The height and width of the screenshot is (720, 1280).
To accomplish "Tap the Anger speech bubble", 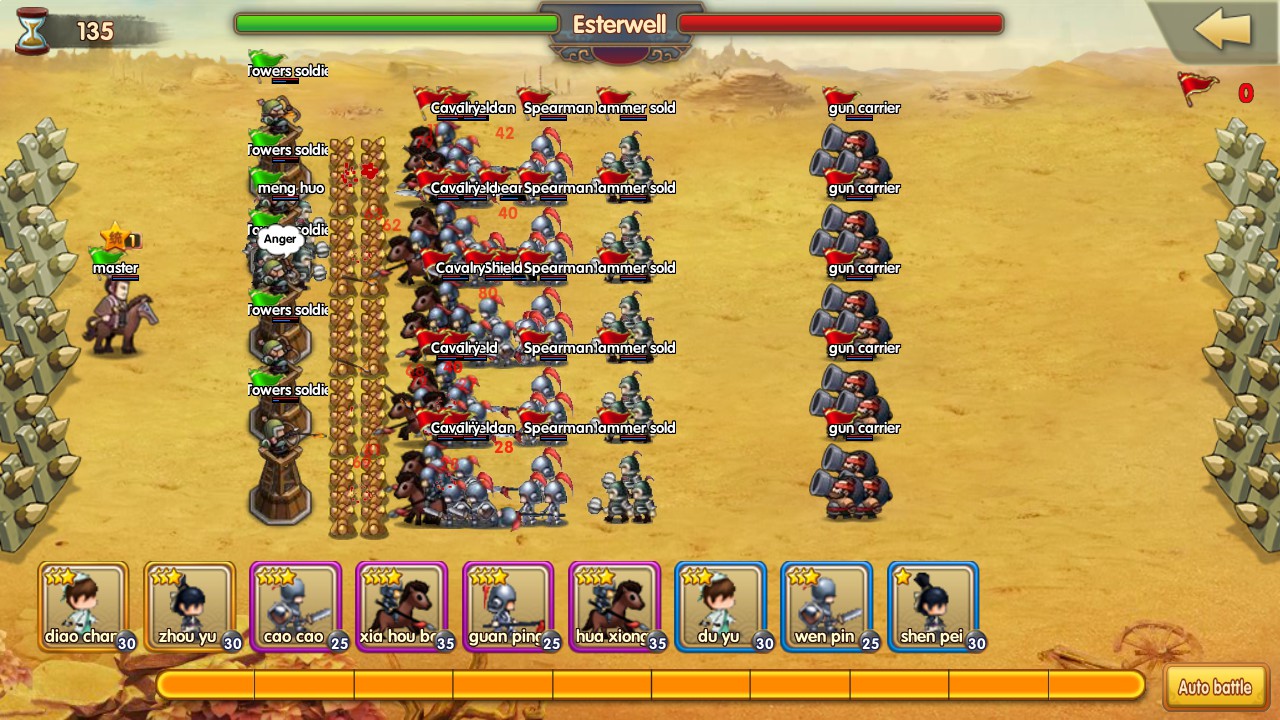I will click(x=280, y=239).
